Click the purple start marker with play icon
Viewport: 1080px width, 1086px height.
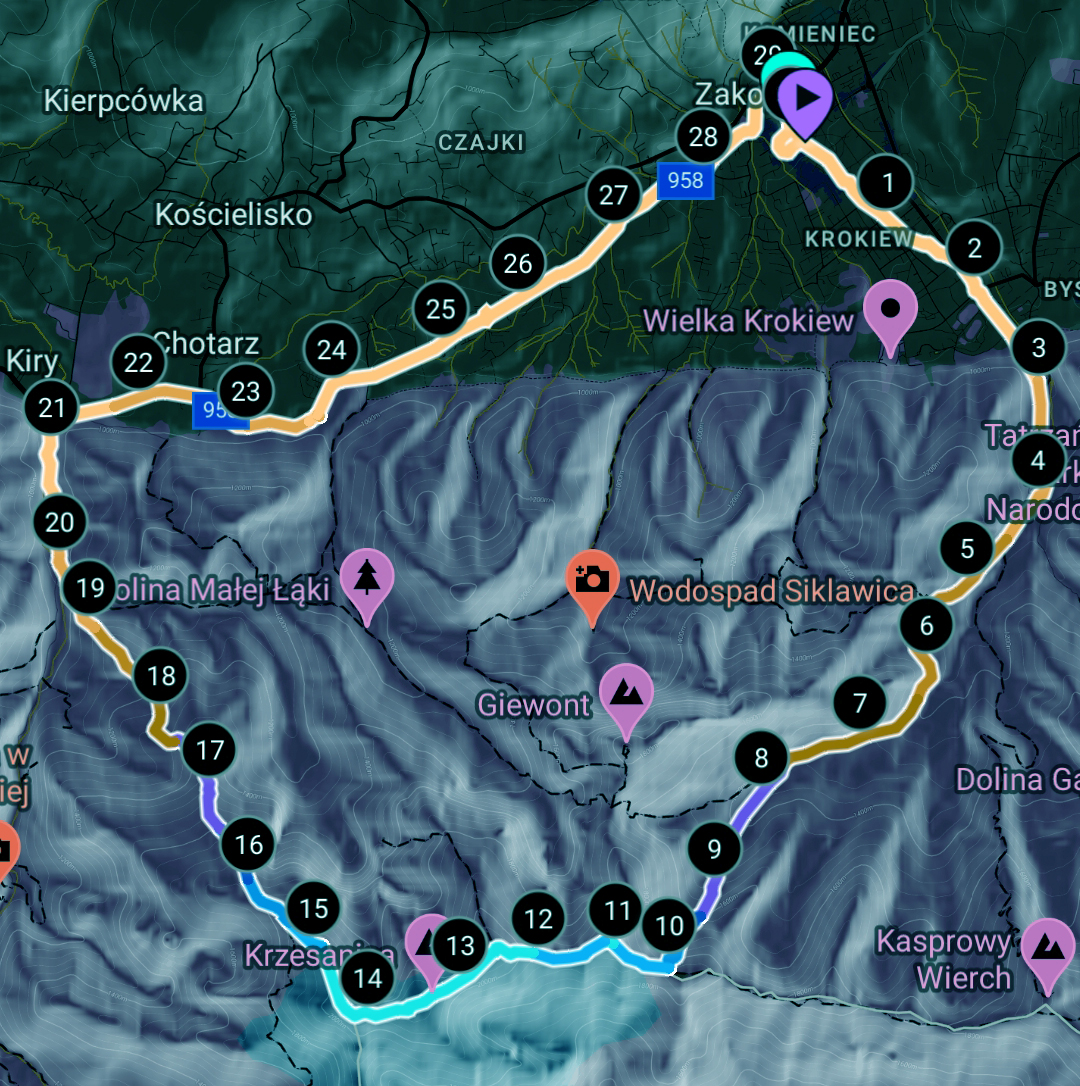coord(805,98)
